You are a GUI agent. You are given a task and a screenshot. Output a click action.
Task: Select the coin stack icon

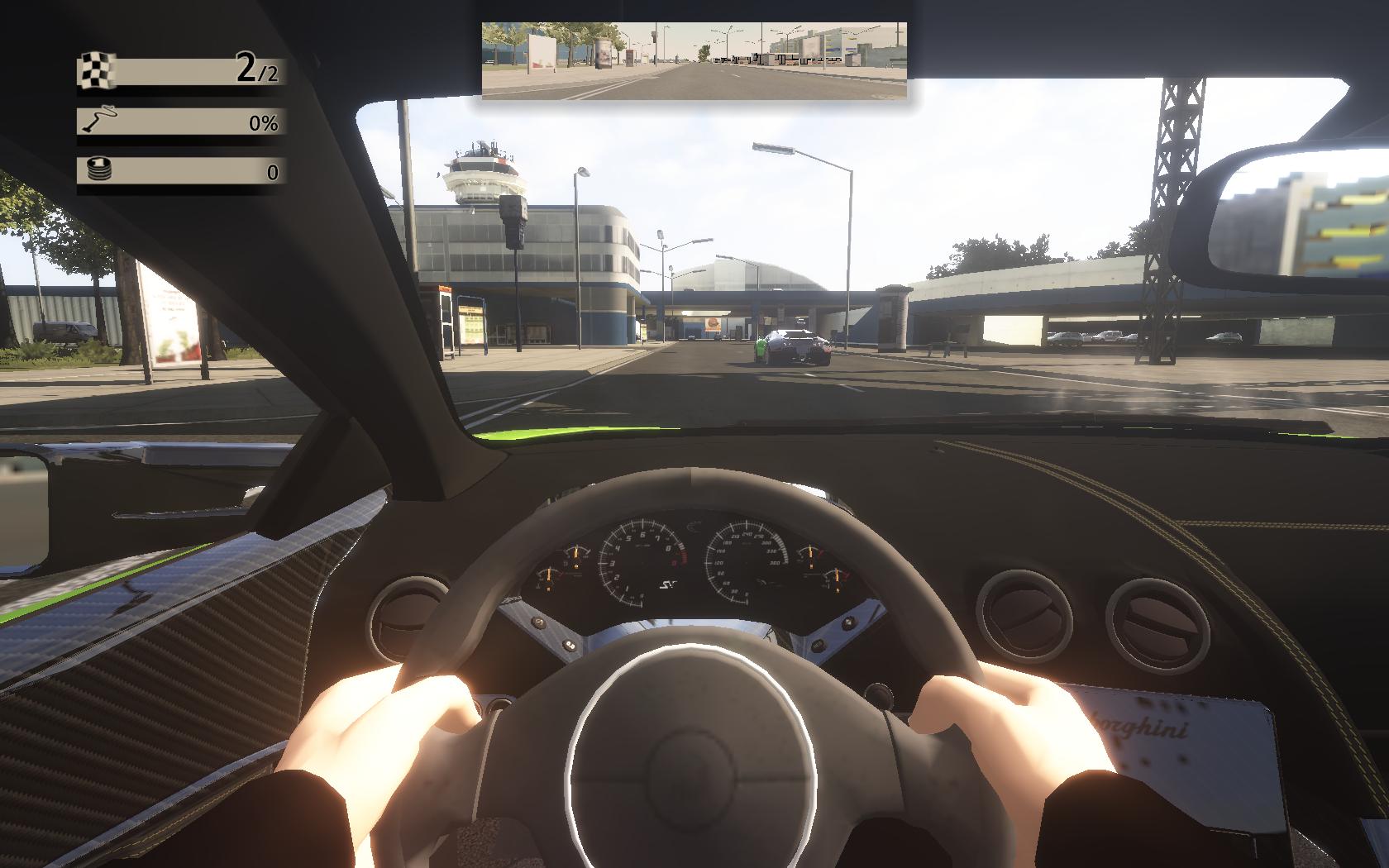tap(98, 171)
